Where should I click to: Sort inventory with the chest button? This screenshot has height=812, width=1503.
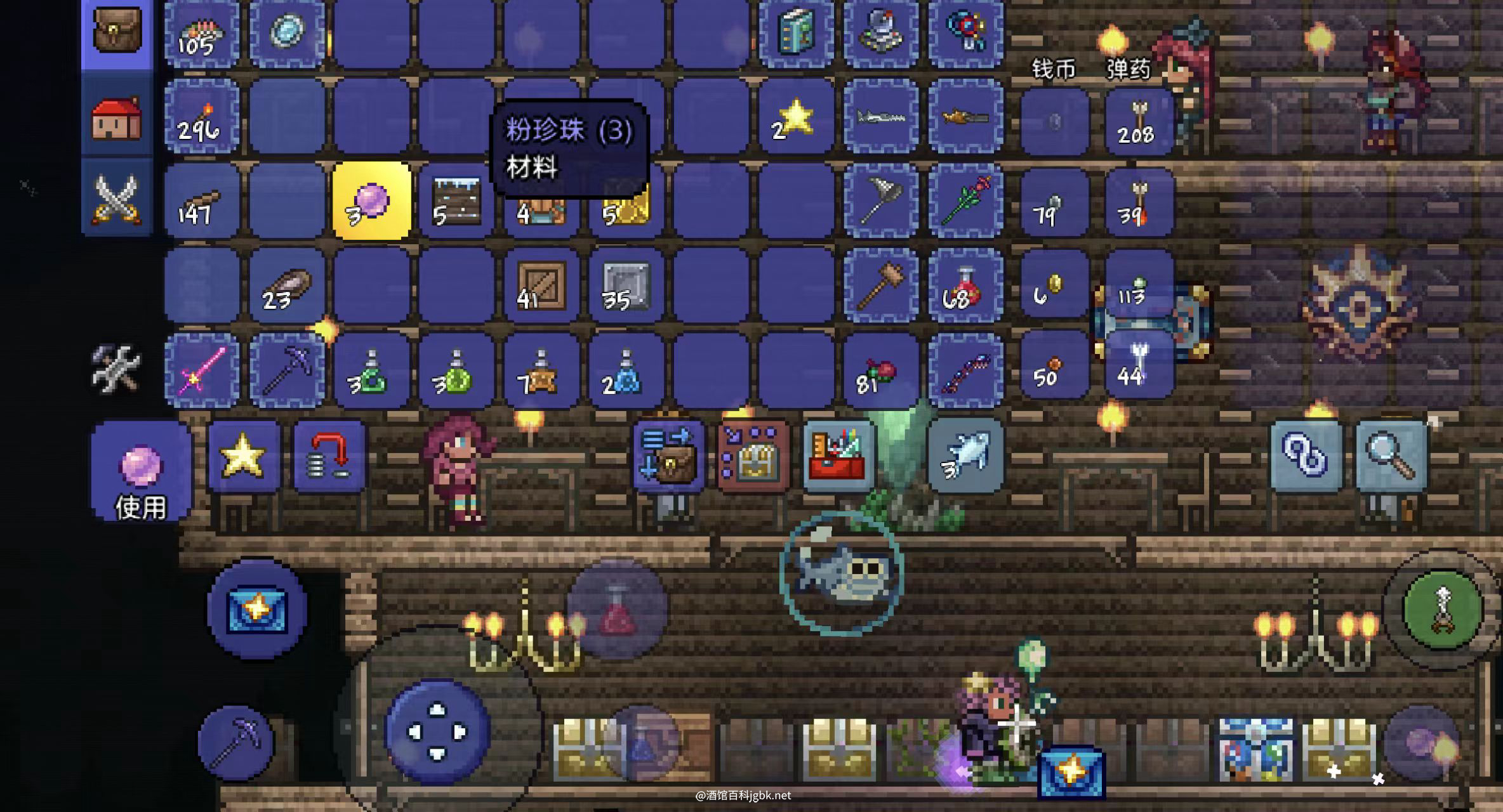[753, 455]
